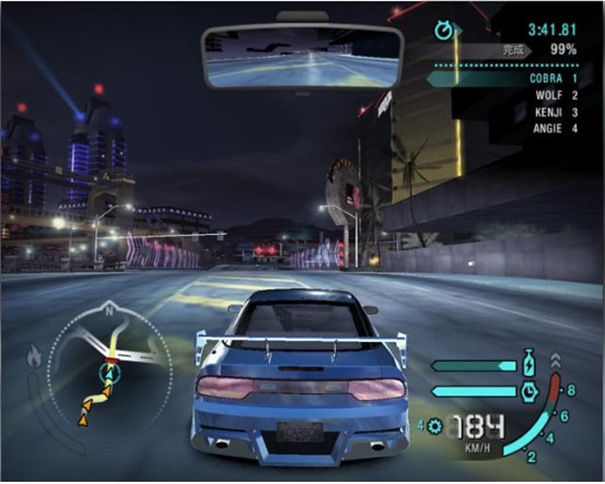Click the circular minimap
The height and width of the screenshot is (484, 605).
click(x=109, y=366)
